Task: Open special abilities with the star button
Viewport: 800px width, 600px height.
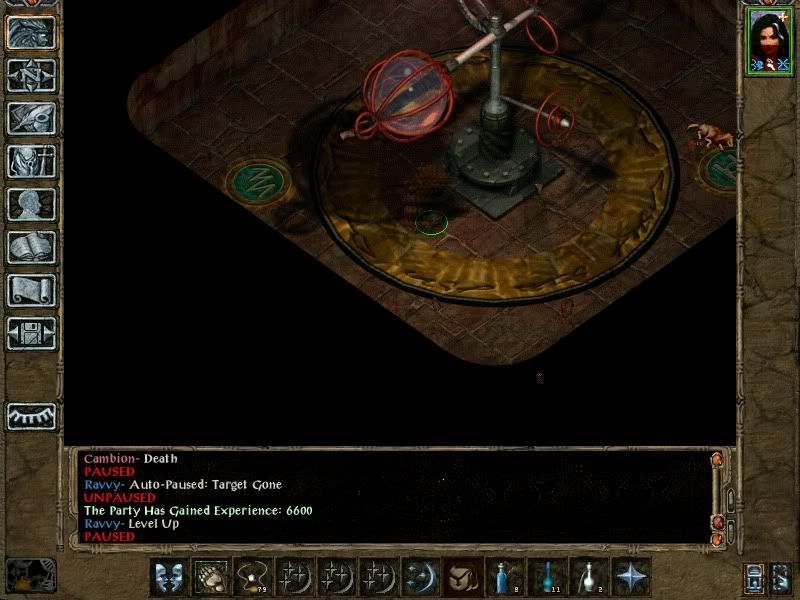Action: click(x=631, y=577)
